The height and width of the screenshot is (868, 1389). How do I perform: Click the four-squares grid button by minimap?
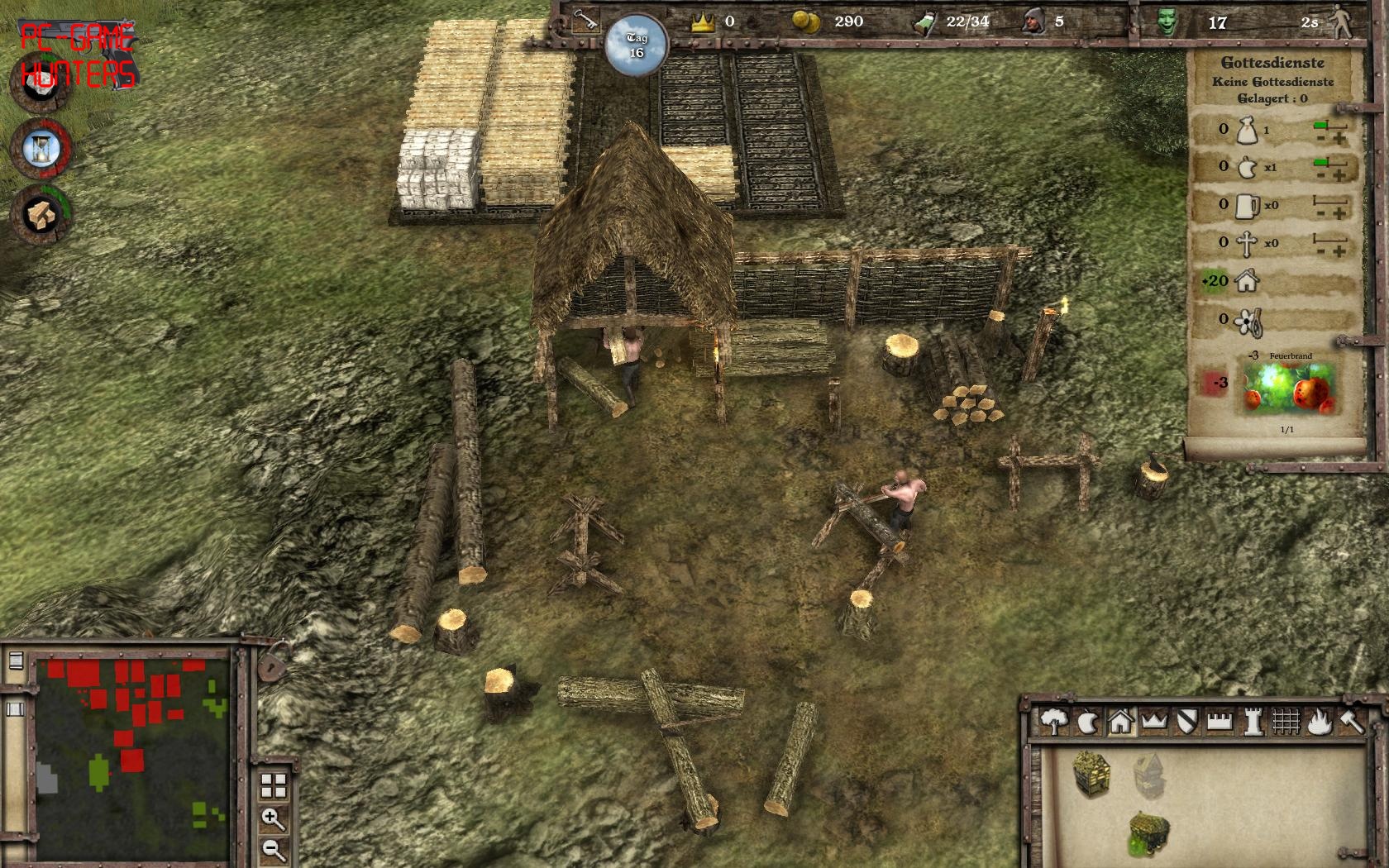tap(273, 785)
